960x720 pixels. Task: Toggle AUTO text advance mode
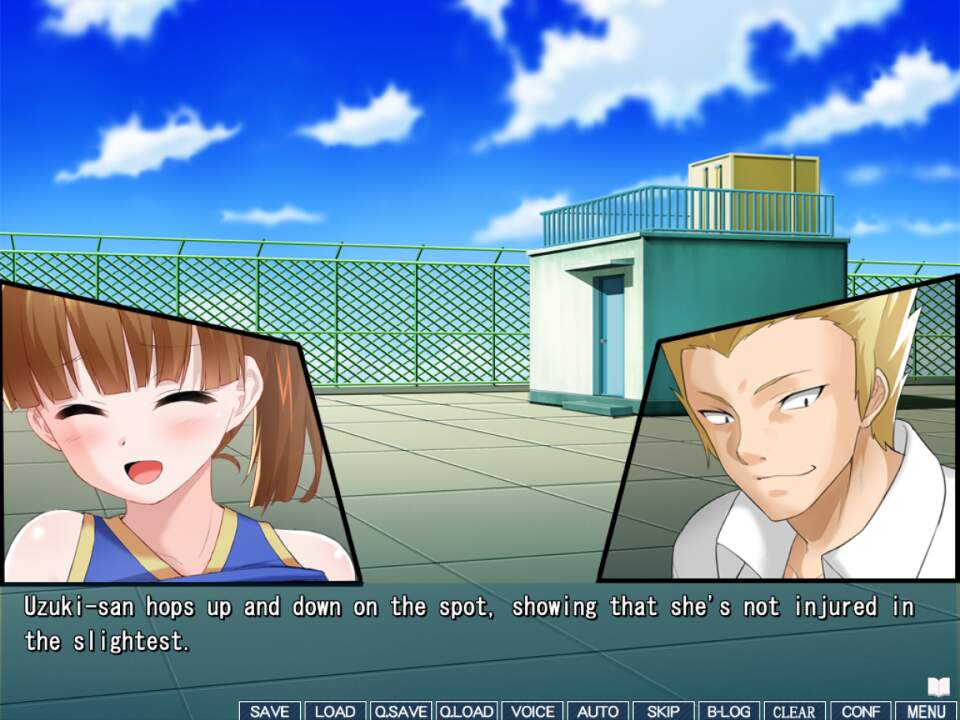(598, 711)
